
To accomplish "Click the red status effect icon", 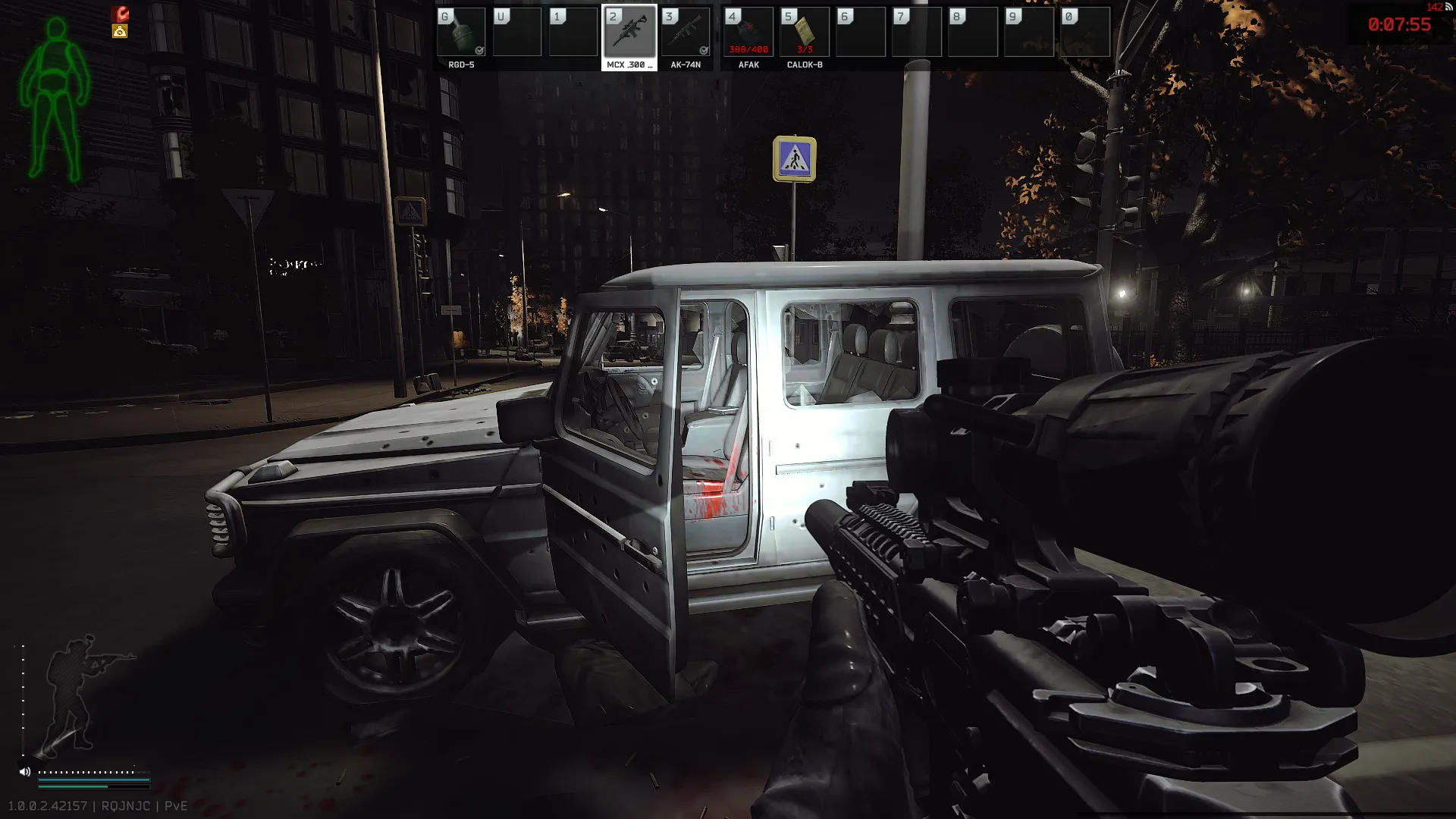I will 120,14.
